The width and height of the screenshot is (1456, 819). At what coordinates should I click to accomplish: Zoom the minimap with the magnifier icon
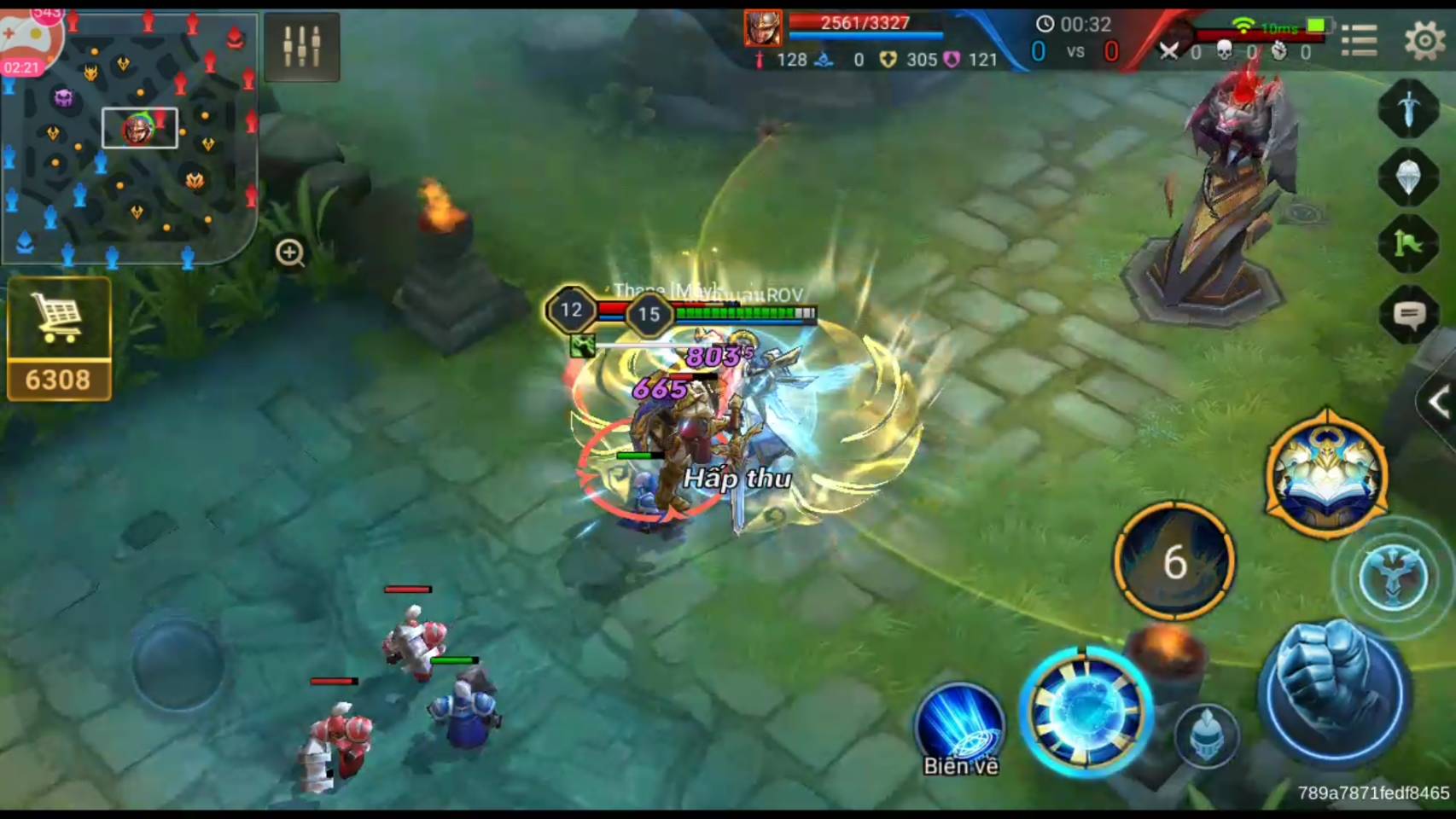(290, 253)
